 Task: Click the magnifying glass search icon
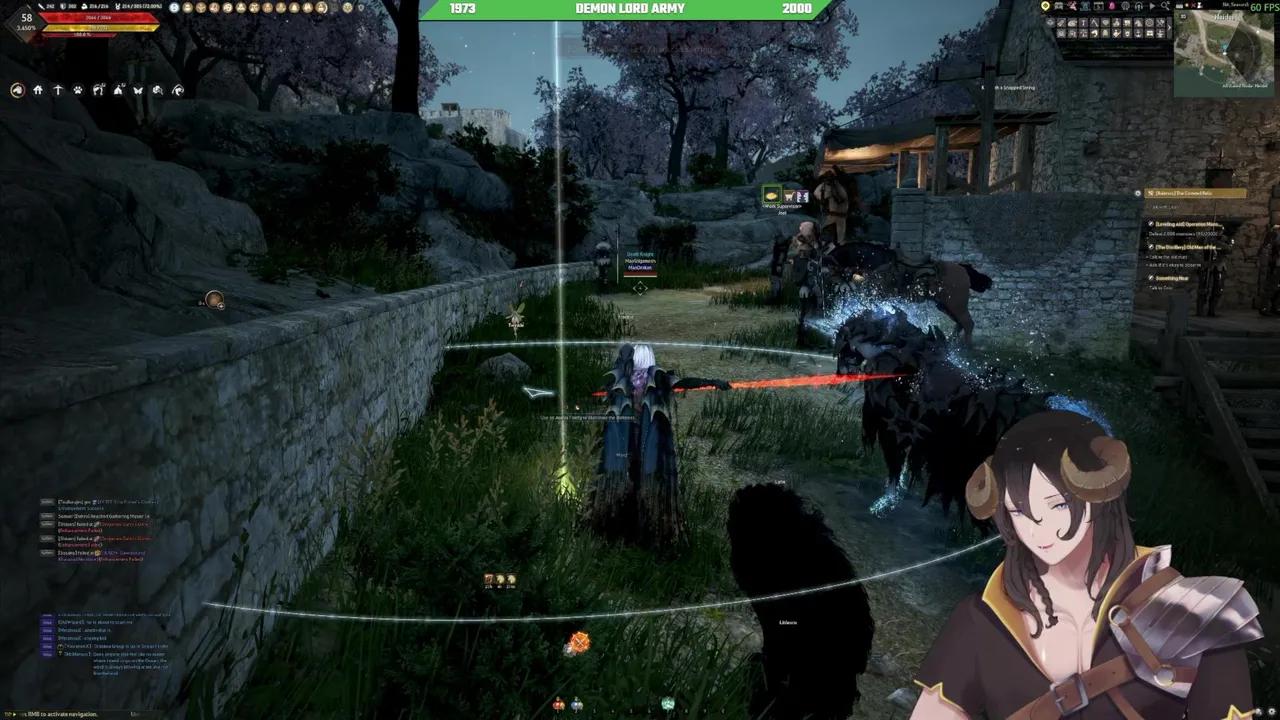(x=1165, y=6)
